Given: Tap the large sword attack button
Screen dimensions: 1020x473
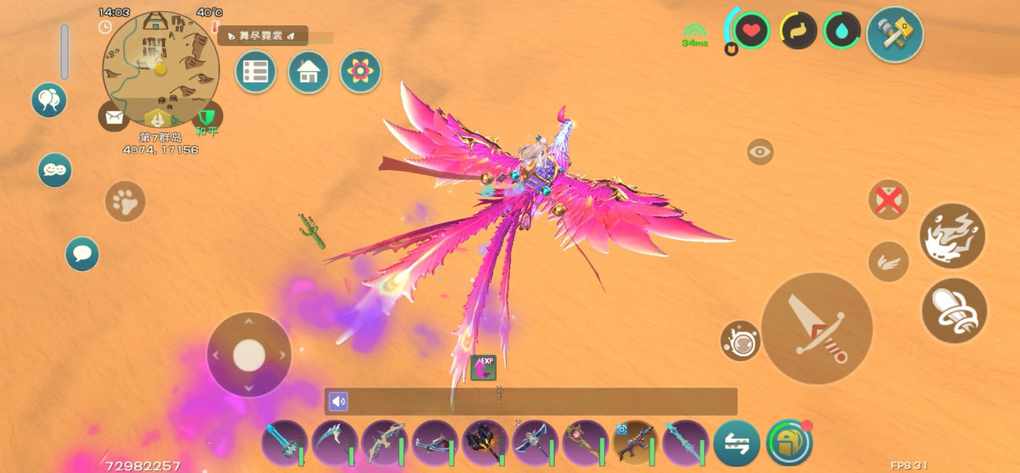Looking at the screenshot, I should [816, 327].
